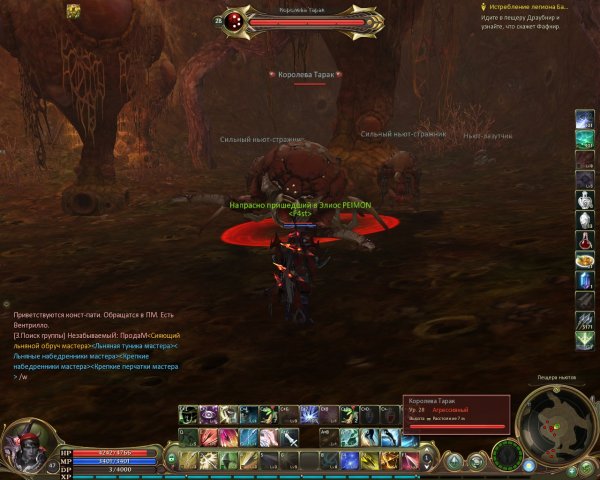Click the yellow buff icon in top-left corner
Viewport: 600px width, 480px height.
pyautogui.click(x=74, y=10)
